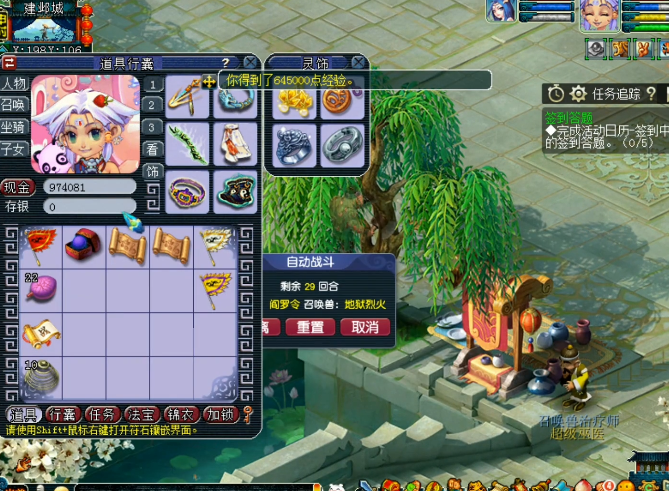The height and width of the screenshot is (491, 669).
Task: Click the 重置 reset button
Action: (310, 327)
